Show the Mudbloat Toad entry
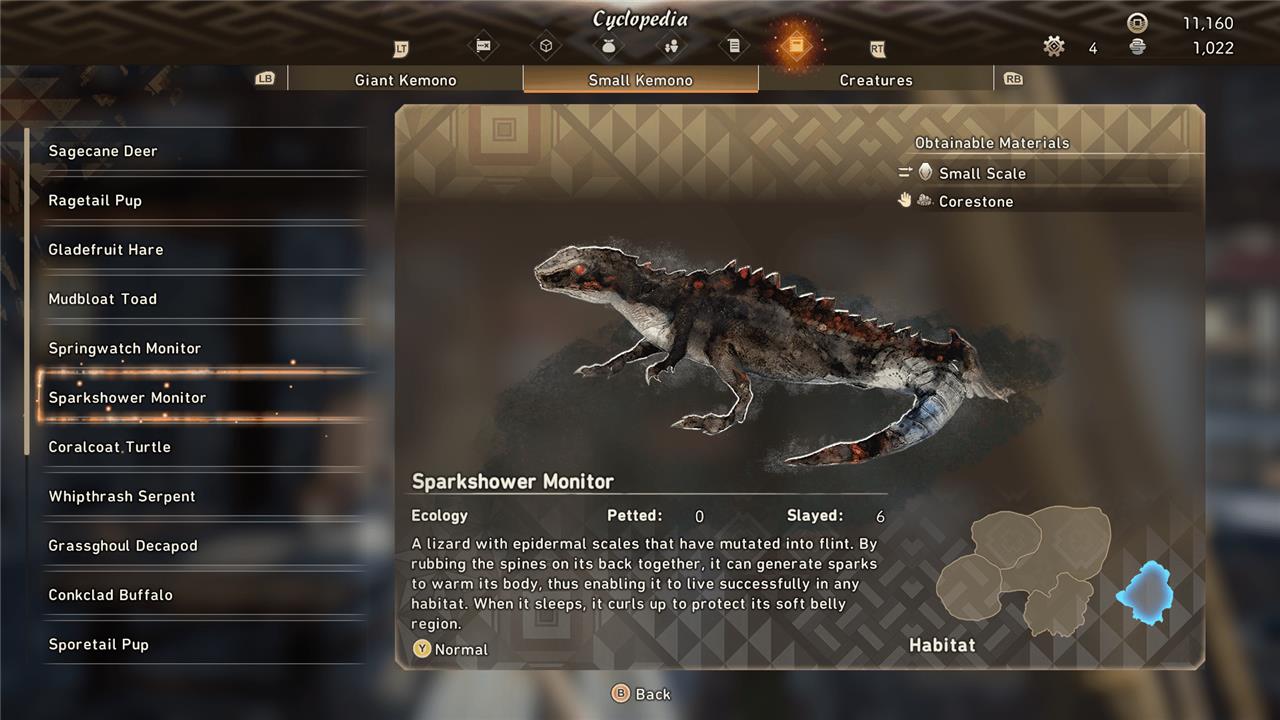This screenshot has width=1280, height=720. tap(103, 299)
